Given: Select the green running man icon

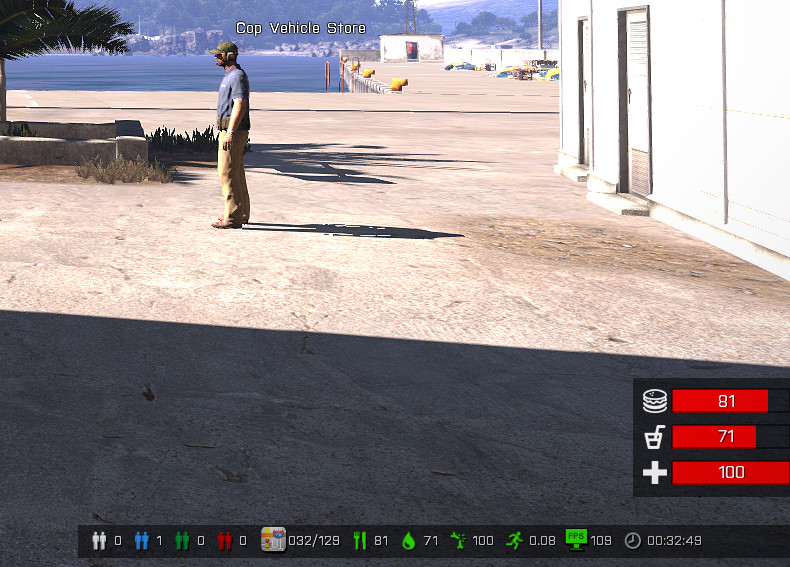Looking at the screenshot, I should (515, 541).
